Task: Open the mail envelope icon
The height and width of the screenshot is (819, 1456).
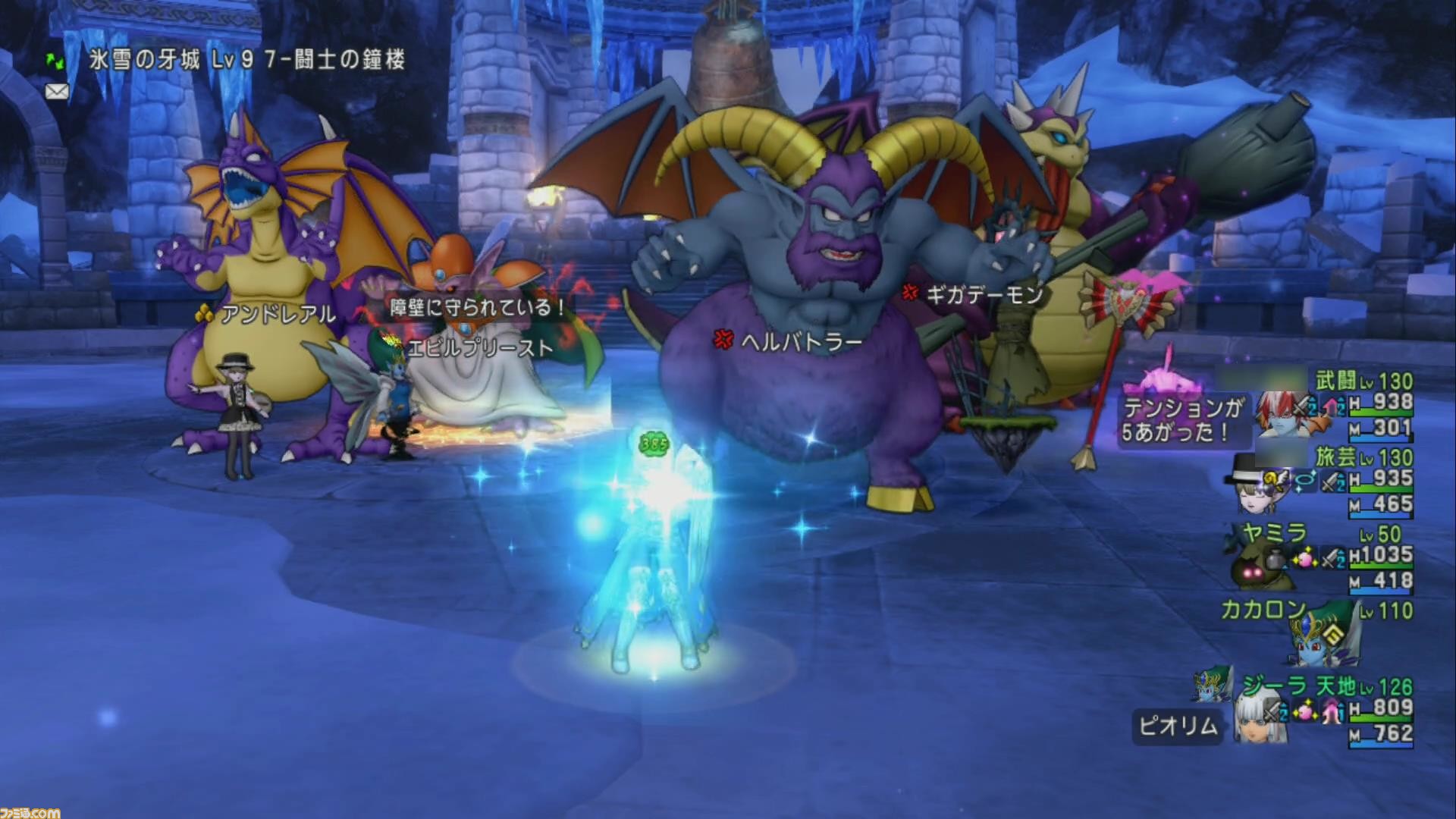Action: point(57,90)
